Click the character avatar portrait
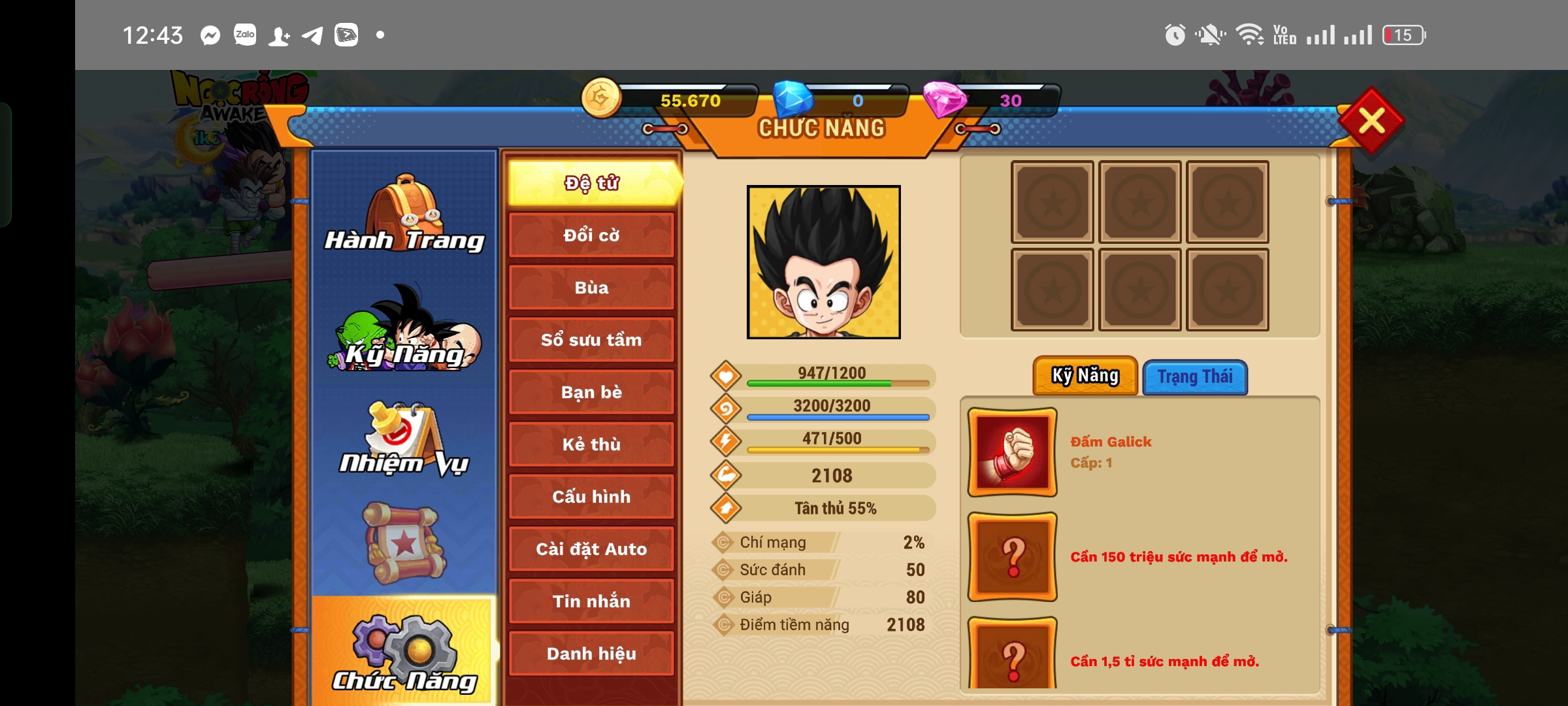 [x=823, y=261]
